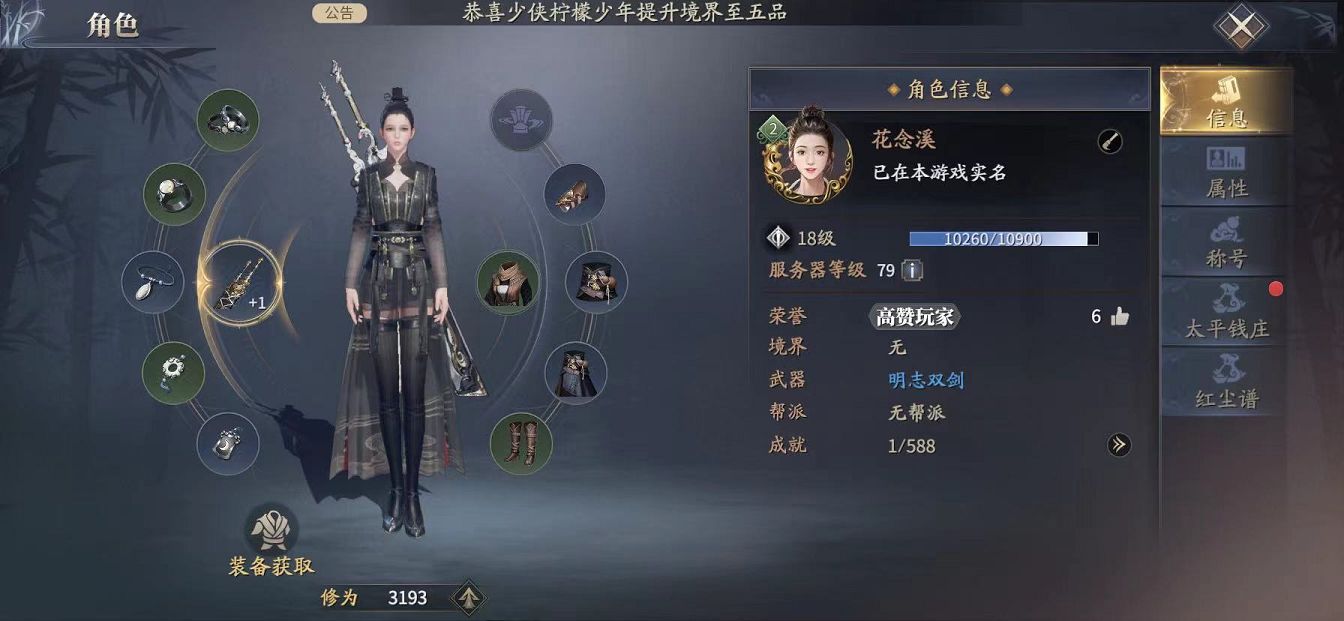Click the 修为 upgrade arrow button
Image resolution: width=1344 pixels, height=621 pixels.
[x=468, y=598]
